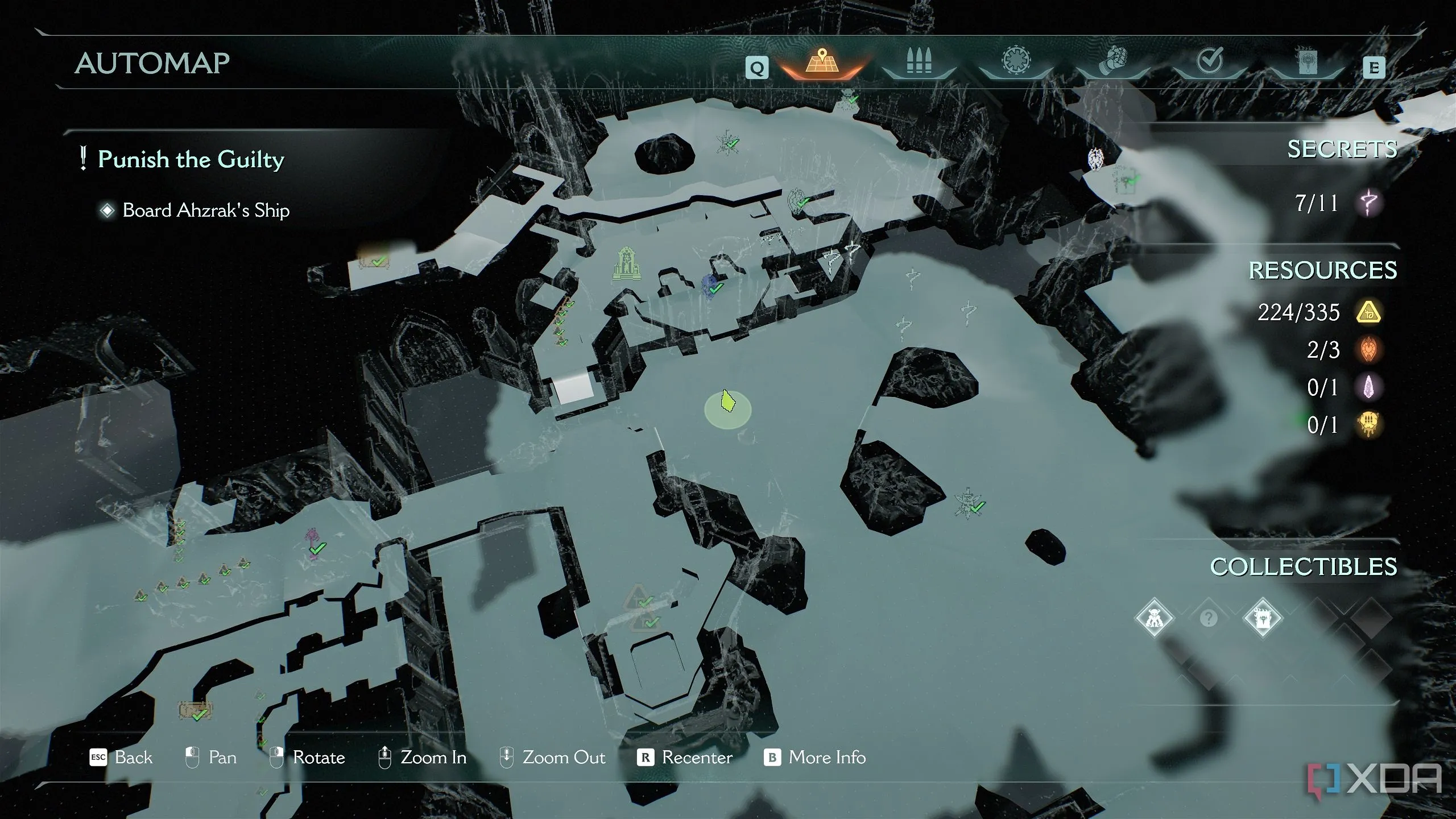Click the yellow gold resource icon
The width and height of the screenshot is (1456, 819).
[1368, 312]
